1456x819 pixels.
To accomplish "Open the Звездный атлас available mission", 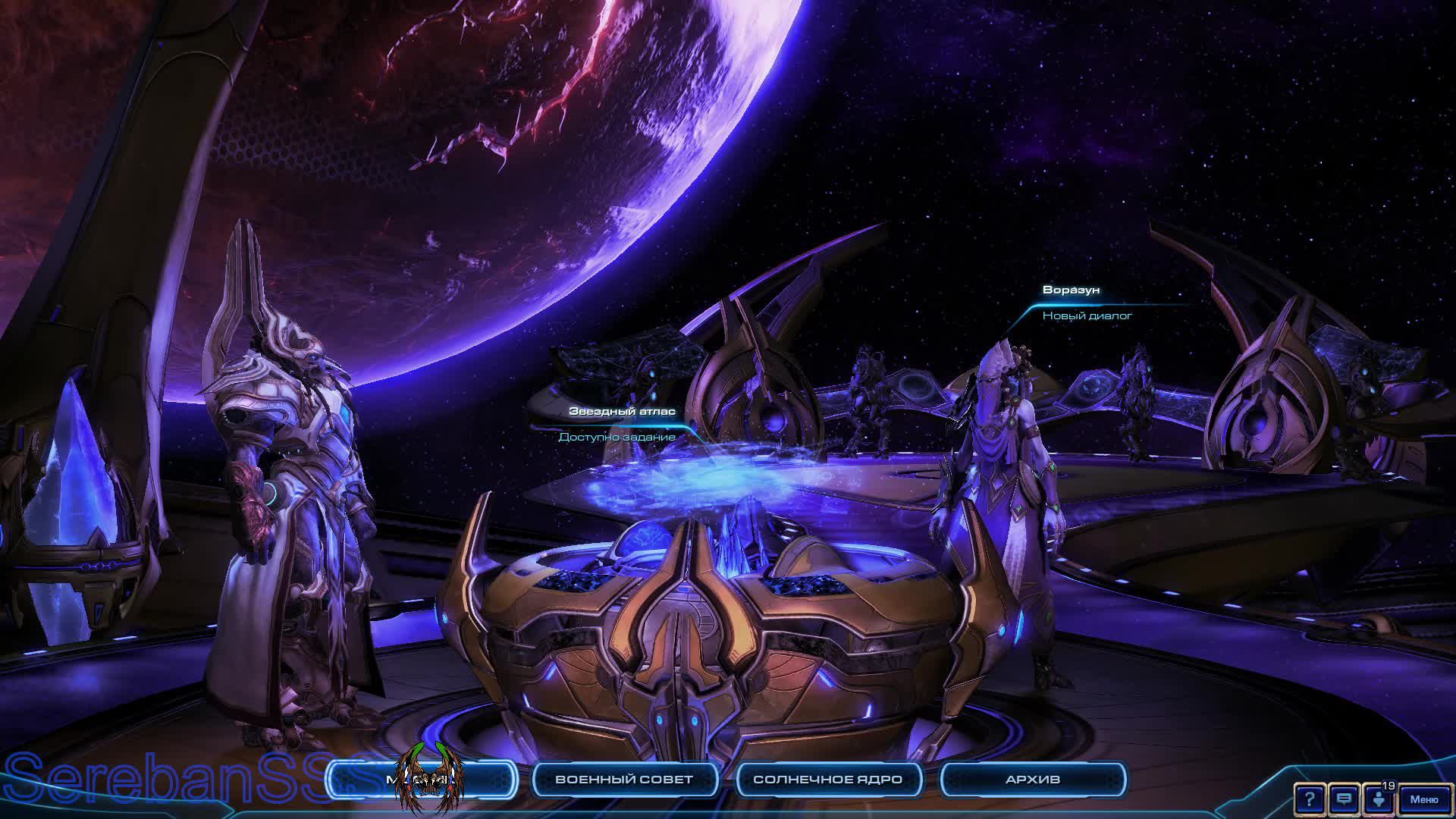I will (x=617, y=437).
